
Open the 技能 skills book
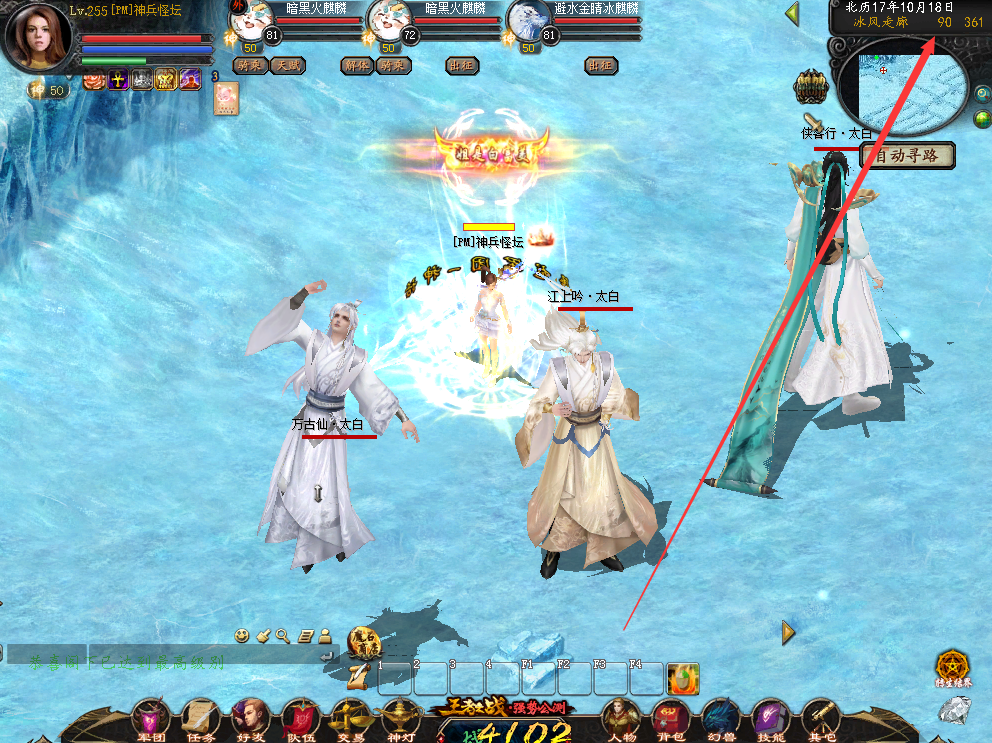769,717
